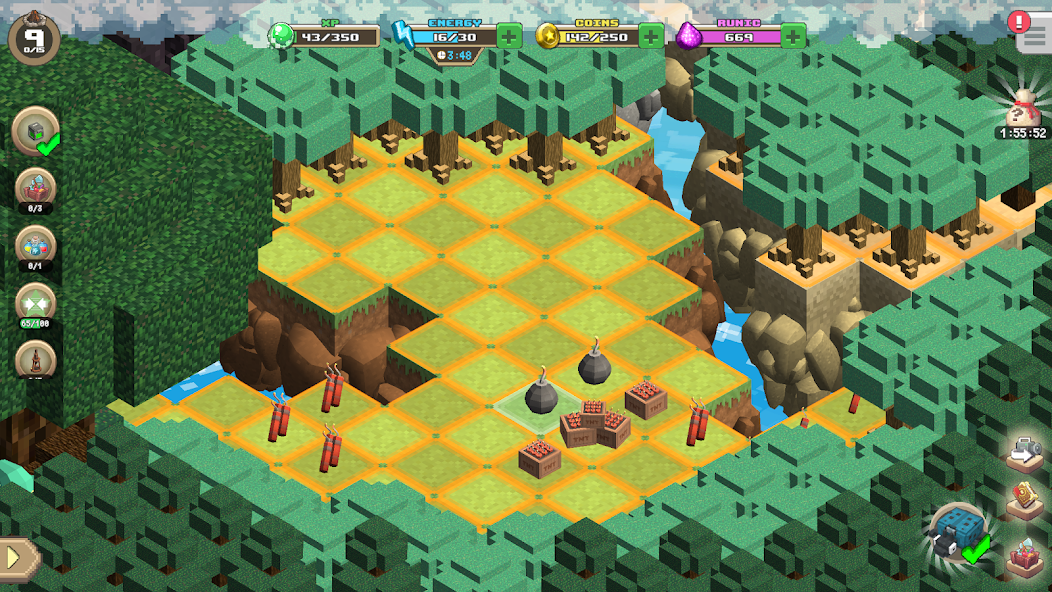Select the completed block quest icon

[x=37, y=132]
